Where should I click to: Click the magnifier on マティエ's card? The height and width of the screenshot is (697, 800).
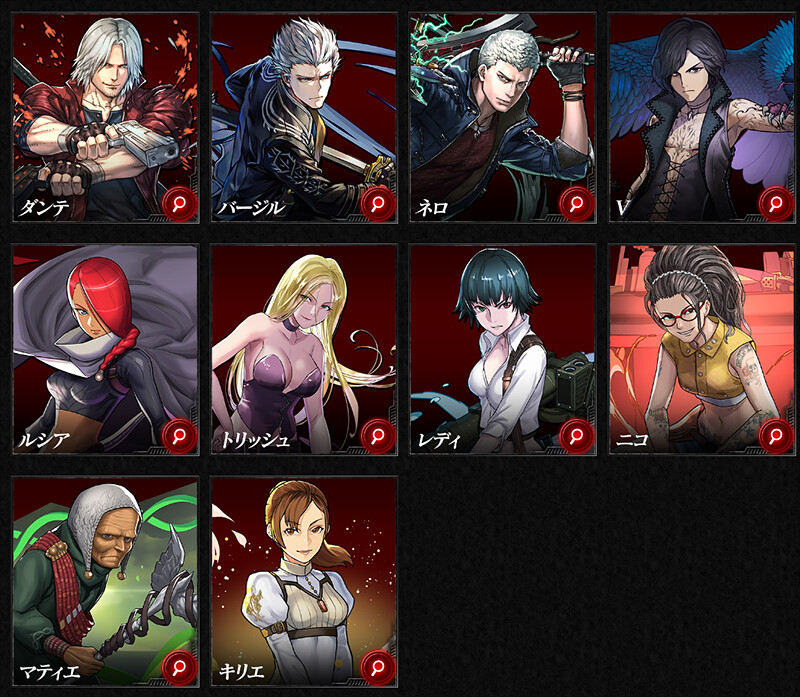pyautogui.click(x=179, y=665)
